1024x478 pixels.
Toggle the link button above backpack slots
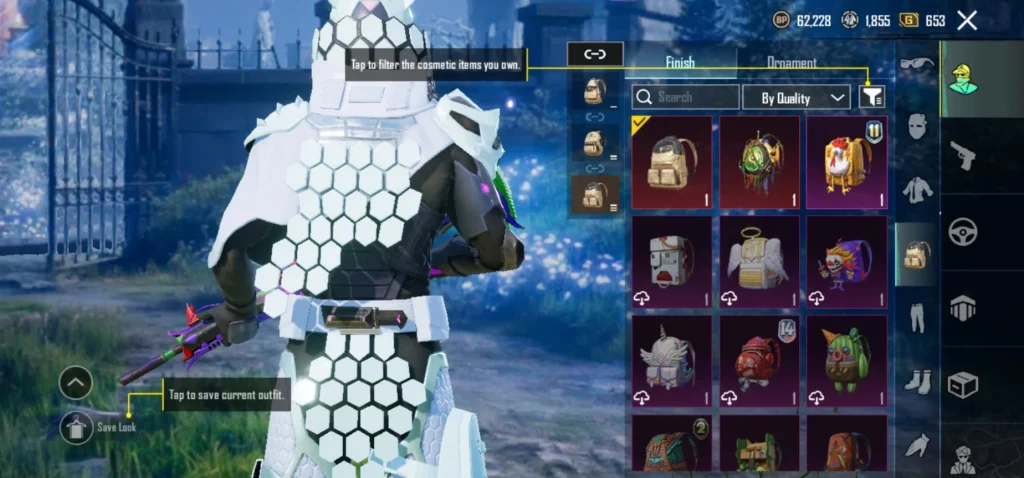(x=595, y=54)
